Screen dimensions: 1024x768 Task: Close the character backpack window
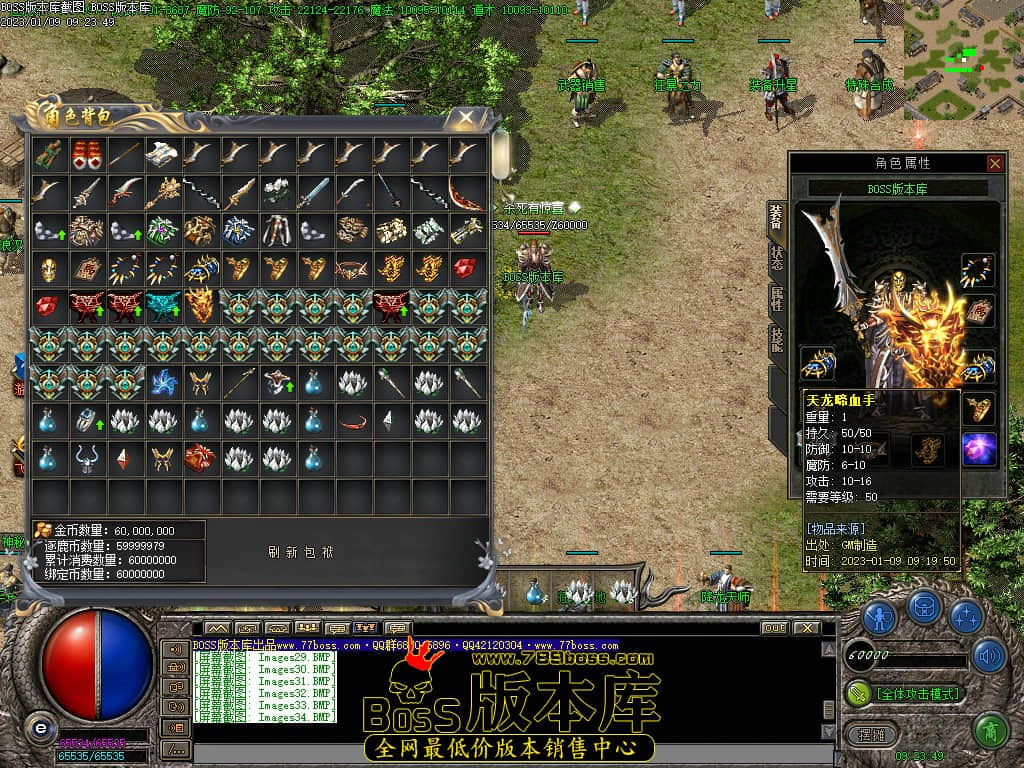point(466,118)
